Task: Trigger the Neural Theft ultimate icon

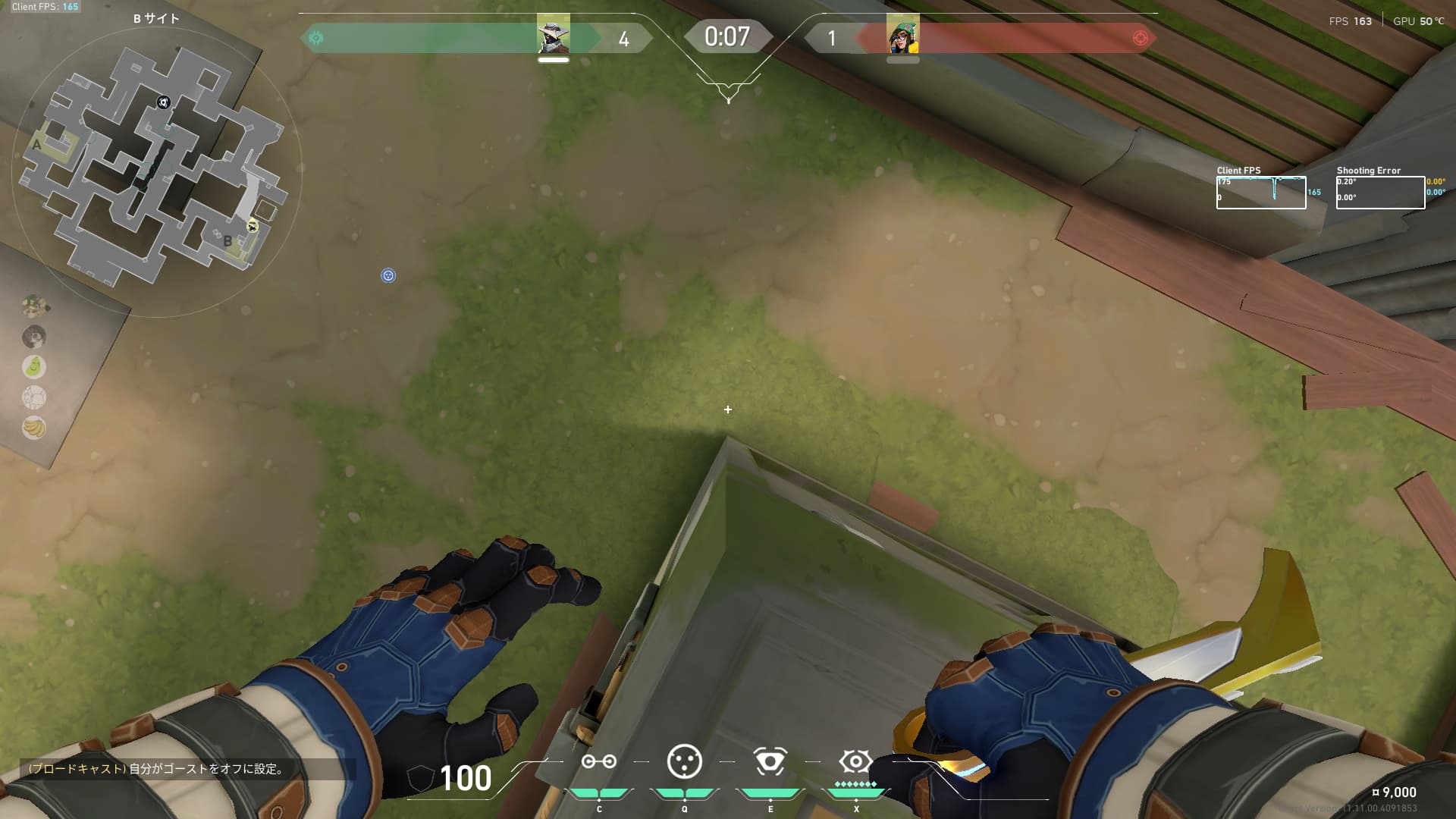Action: [x=855, y=761]
